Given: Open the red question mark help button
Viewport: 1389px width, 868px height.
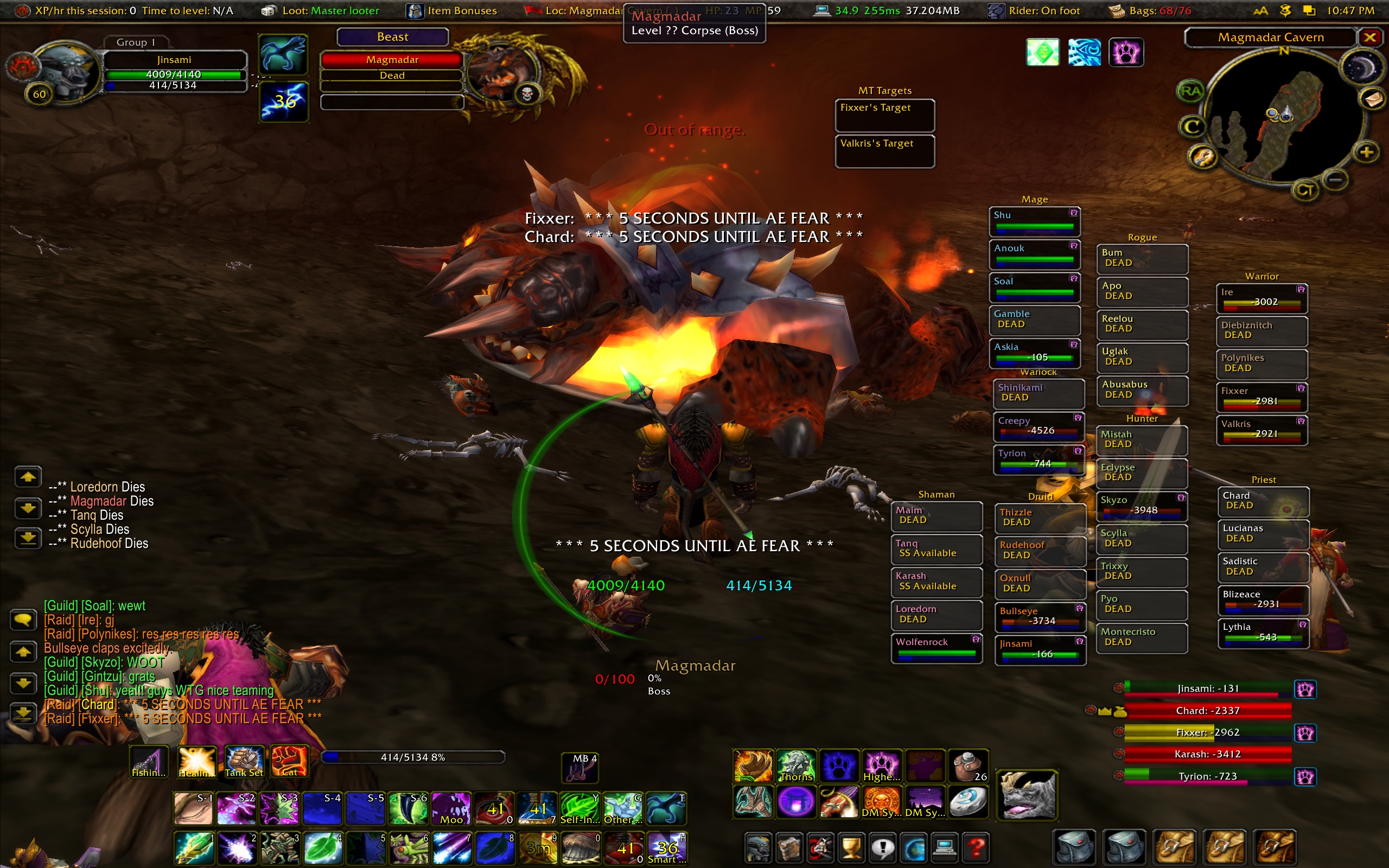Looking at the screenshot, I should [x=976, y=847].
